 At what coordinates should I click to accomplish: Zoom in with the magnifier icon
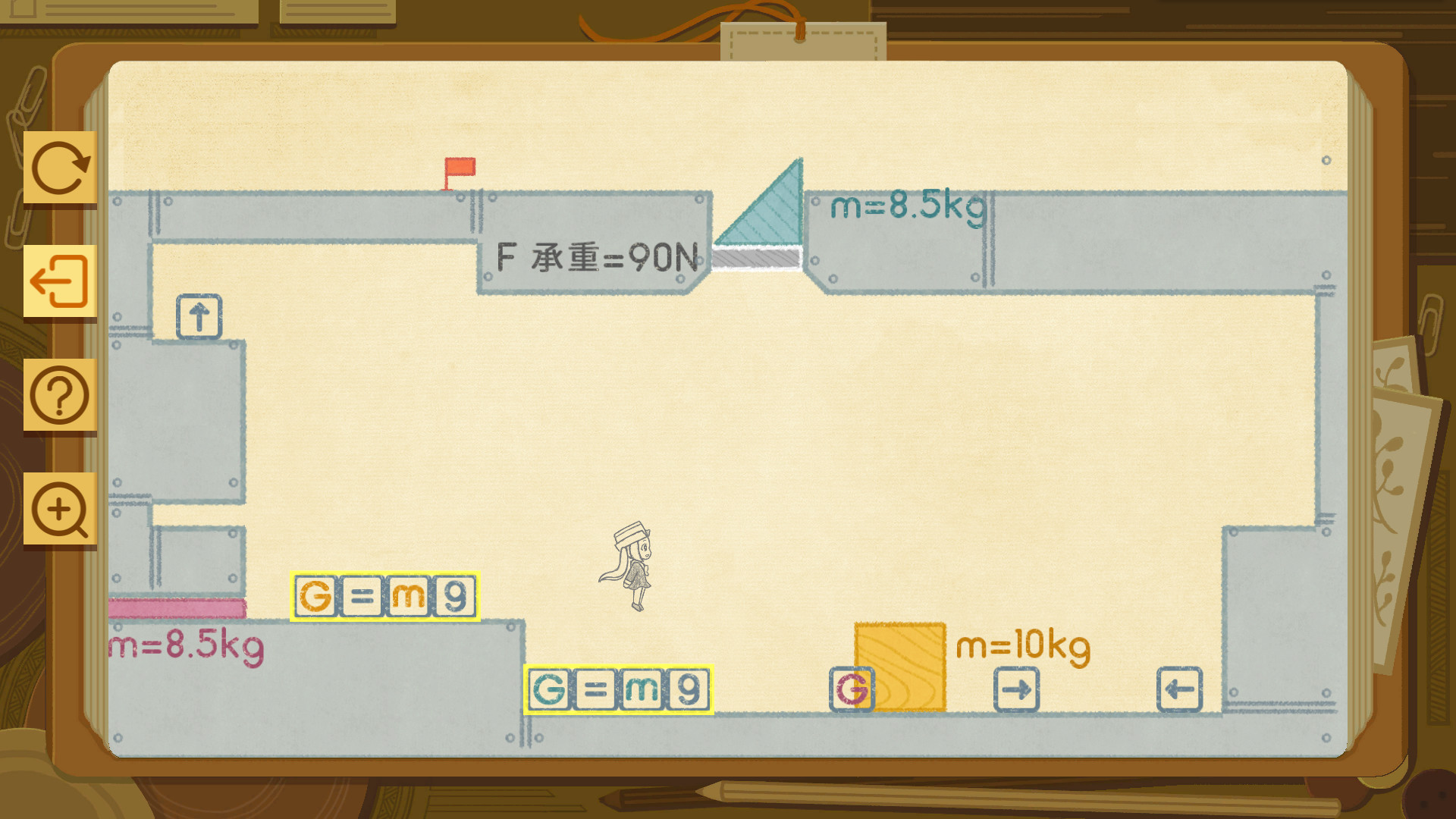tap(61, 509)
